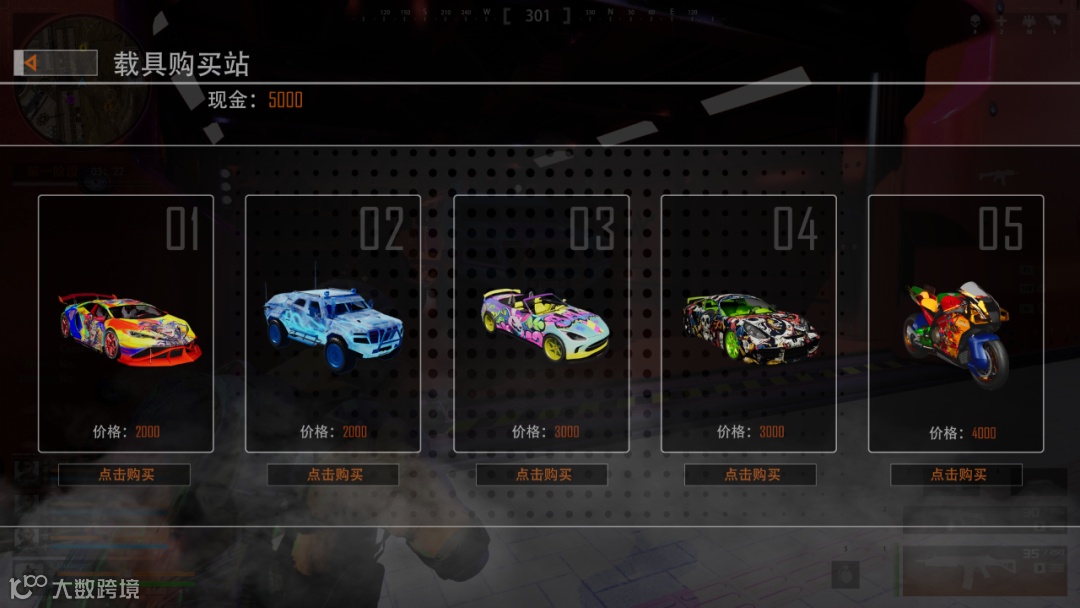Image resolution: width=1080 pixels, height=608 pixels.
Task: Click 点击购买 under vehicle 01
Action: pos(125,475)
